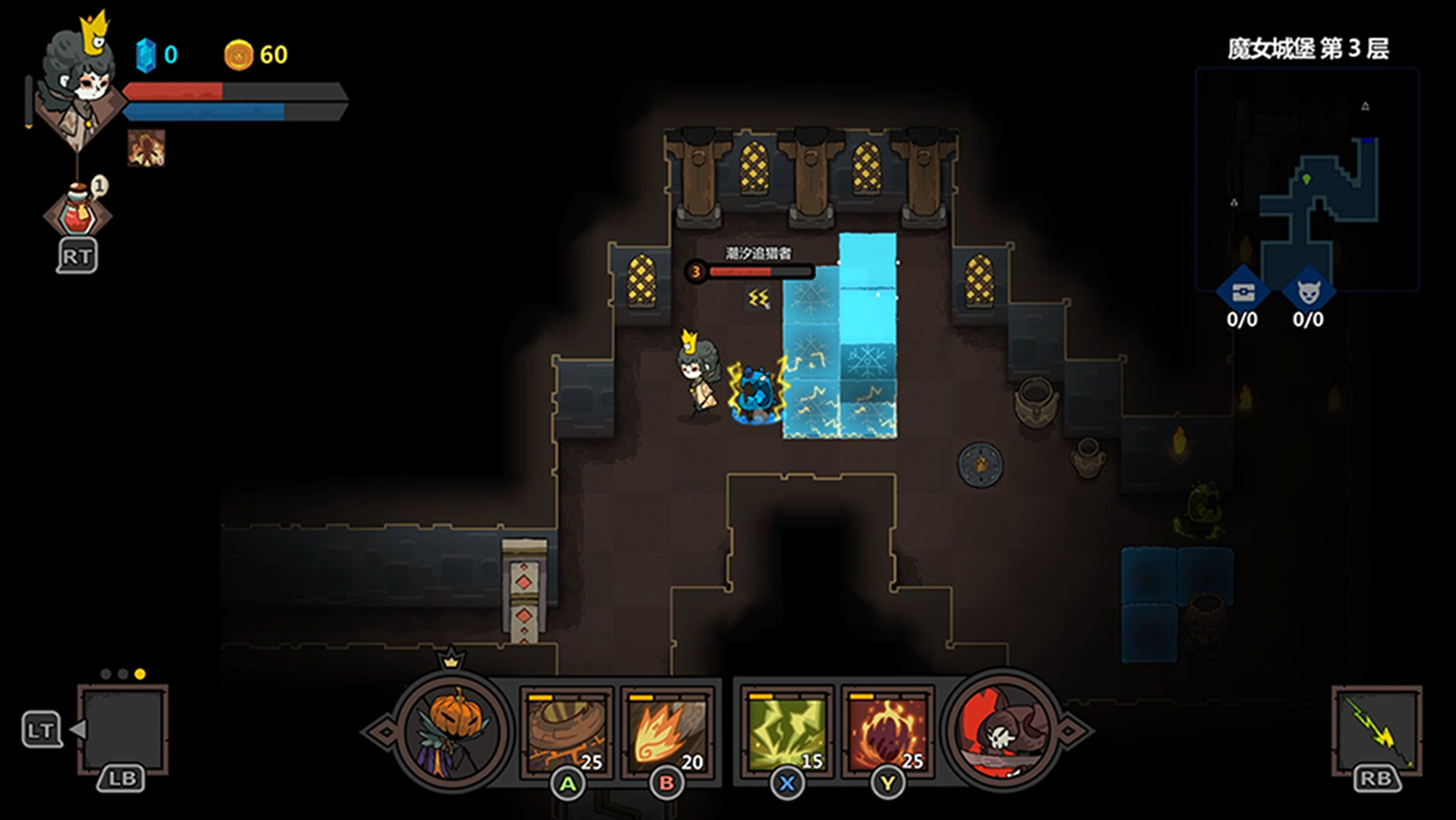Viewport: 1456px width, 820px height.
Task: Switch to the red horned skull character
Action: pyautogui.click(x=1002, y=731)
